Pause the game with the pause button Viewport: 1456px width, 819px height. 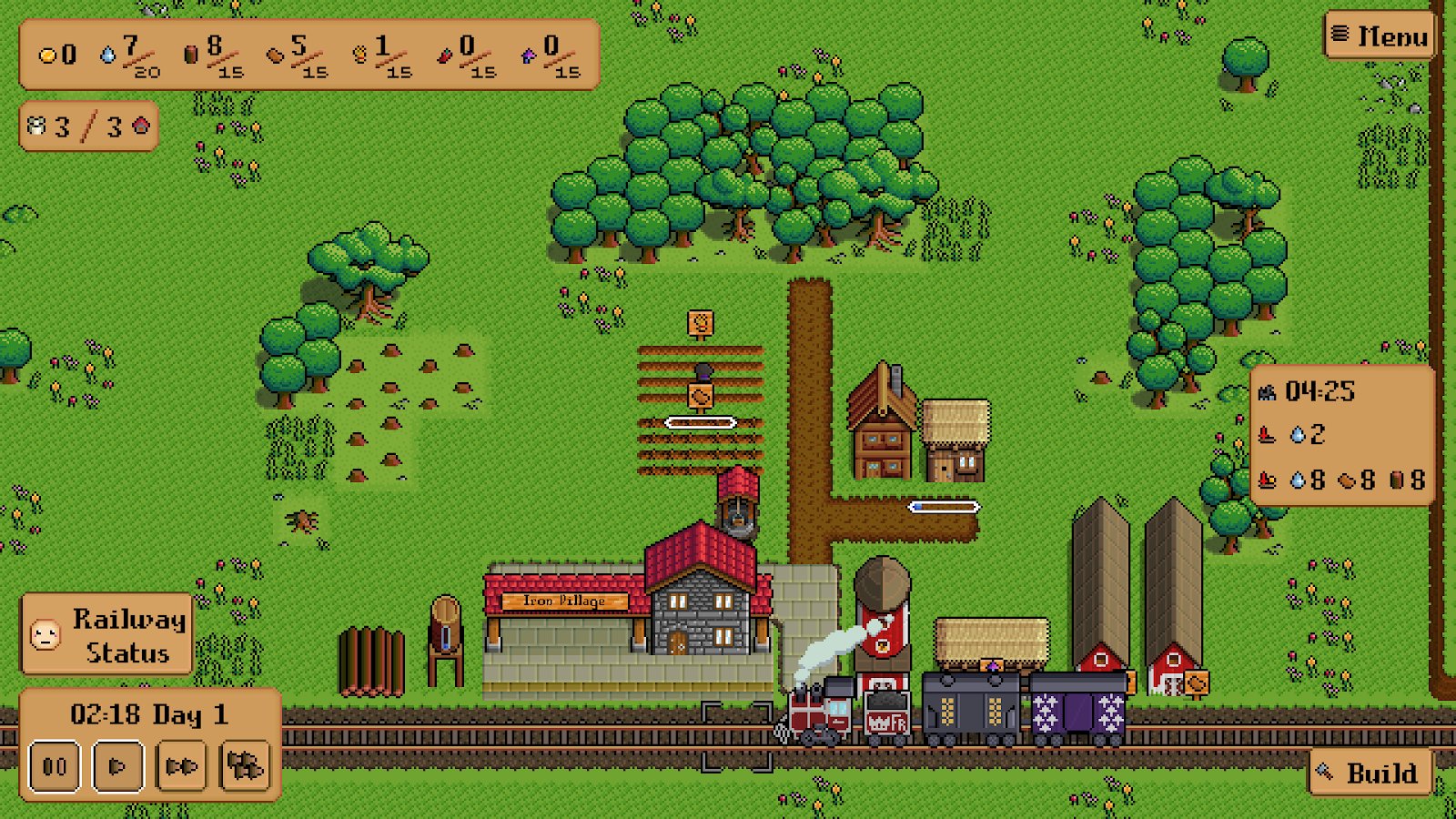[x=54, y=766]
